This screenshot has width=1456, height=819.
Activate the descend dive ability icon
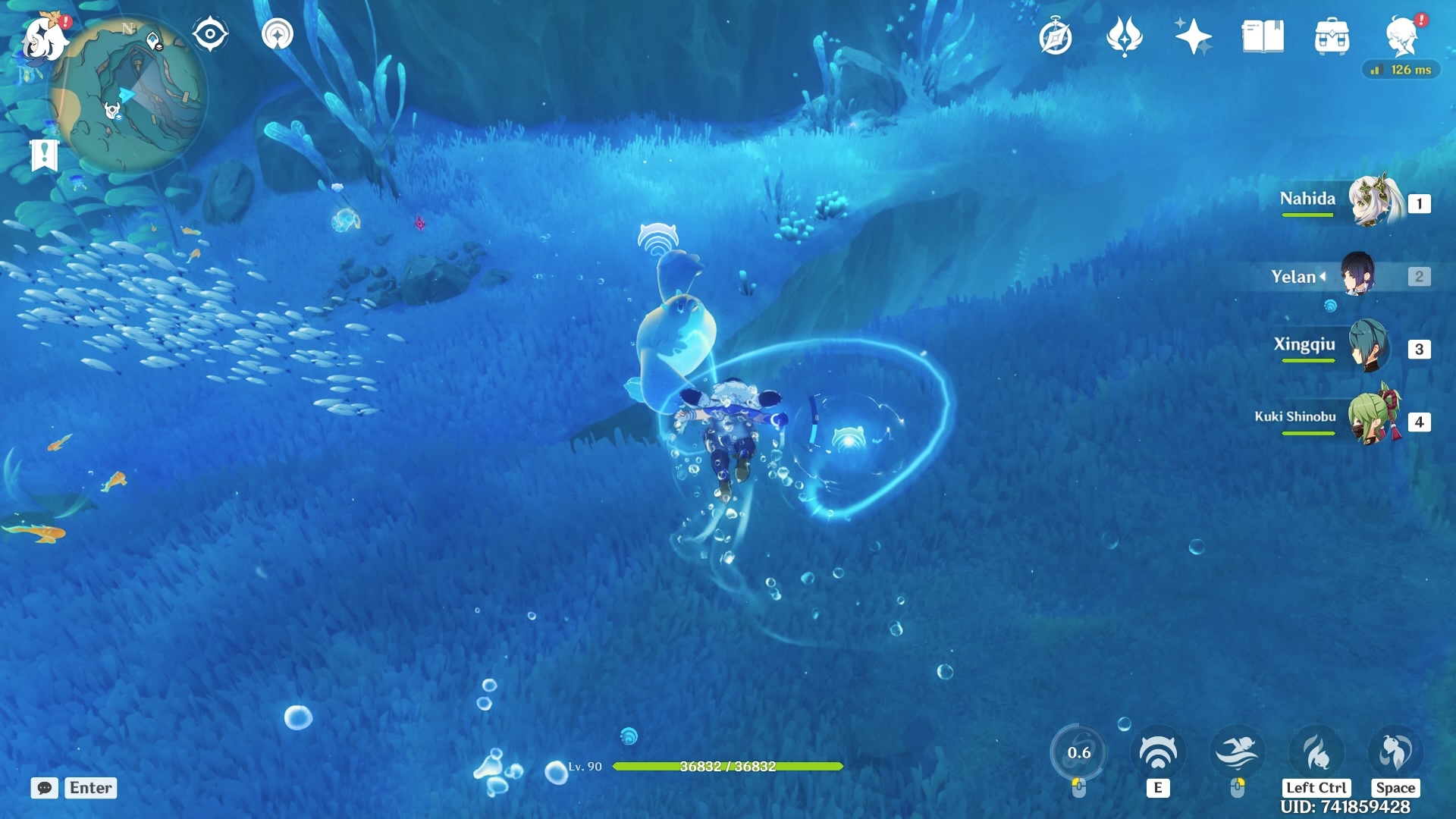1316,752
